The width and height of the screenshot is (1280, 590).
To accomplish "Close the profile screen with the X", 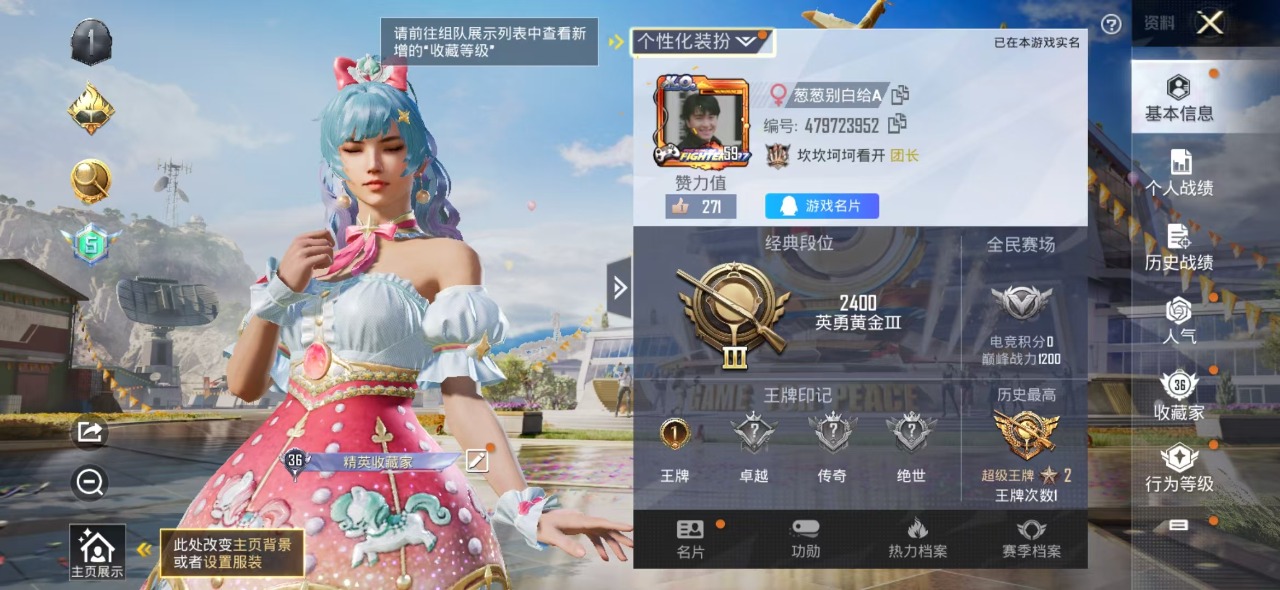I will pyautogui.click(x=1210, y=23).
